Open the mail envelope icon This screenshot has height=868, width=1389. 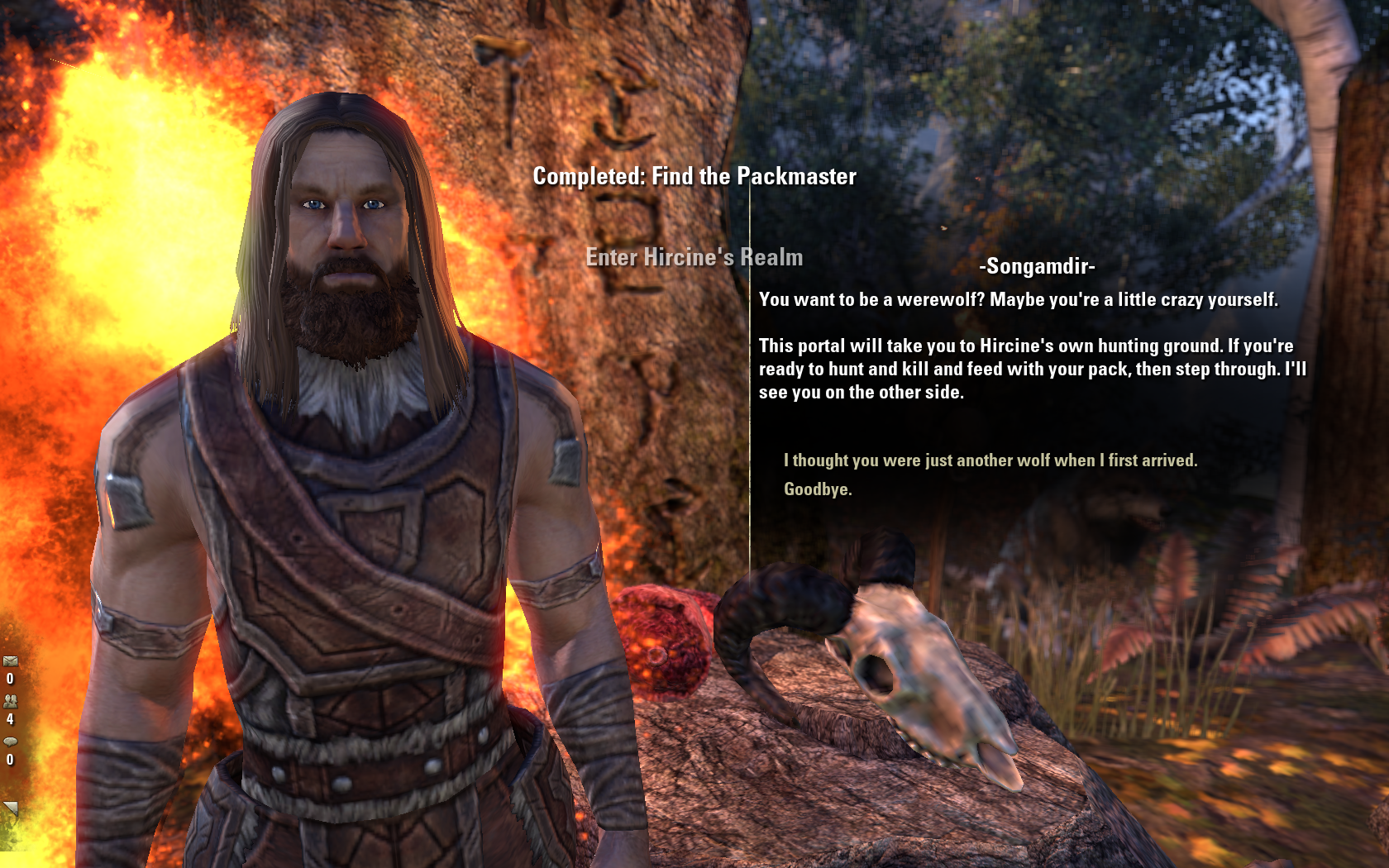pyautogui.click(x=10, y=661)
